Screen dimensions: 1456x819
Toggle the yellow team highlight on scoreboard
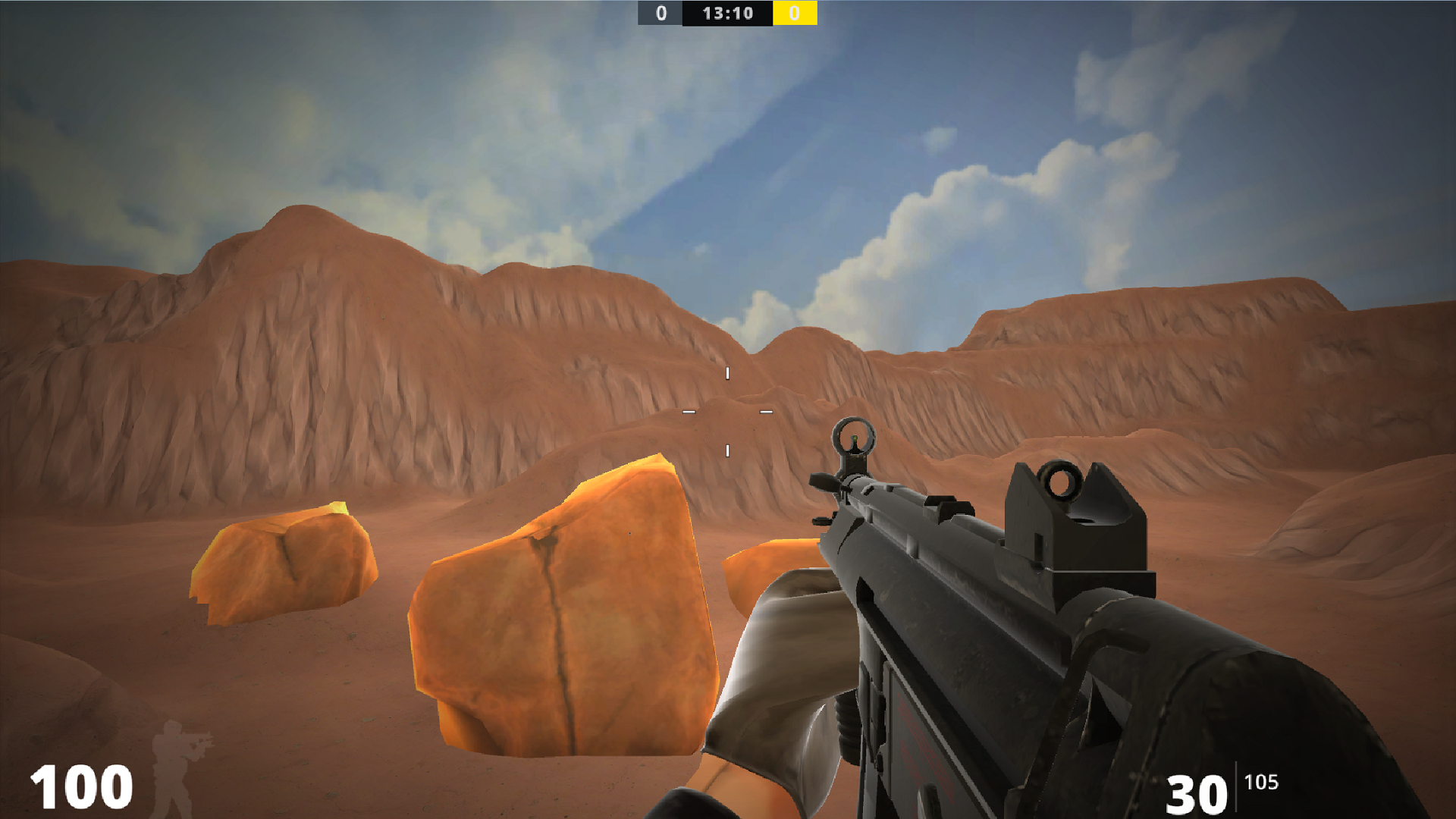[x=794, y=13]
